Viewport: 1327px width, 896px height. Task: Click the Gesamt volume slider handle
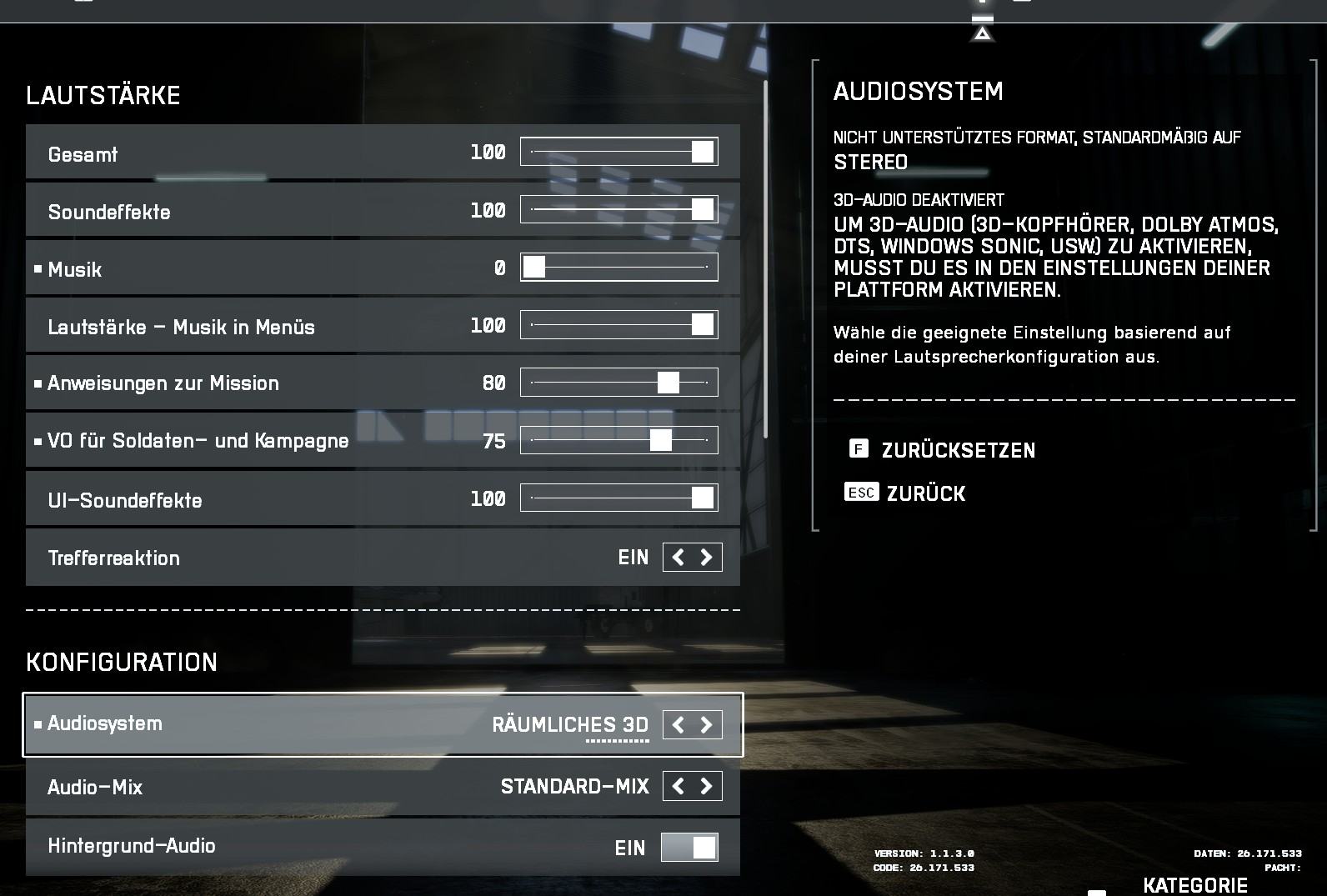point(704,152)
